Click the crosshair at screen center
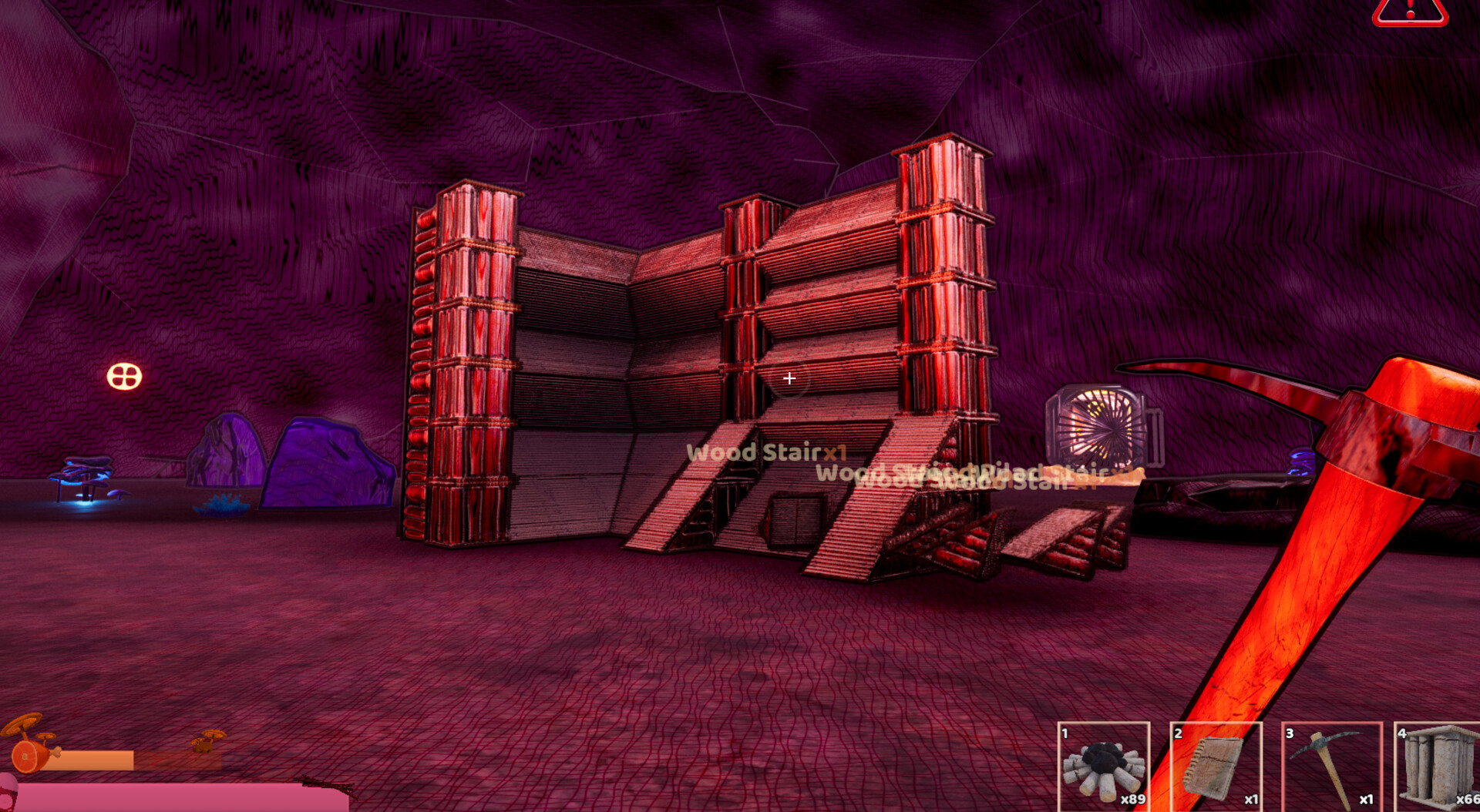The height and width of the screenshot is (812, 1480). point(789,378)
